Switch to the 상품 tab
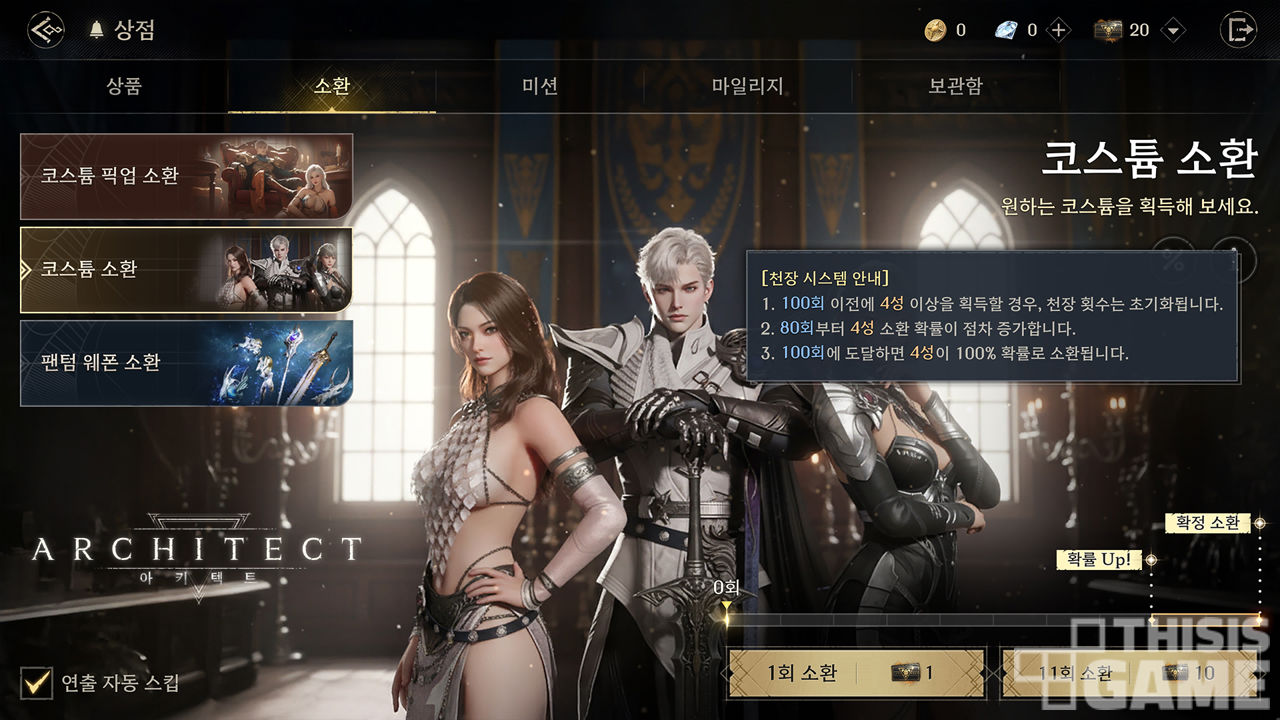 124,86
